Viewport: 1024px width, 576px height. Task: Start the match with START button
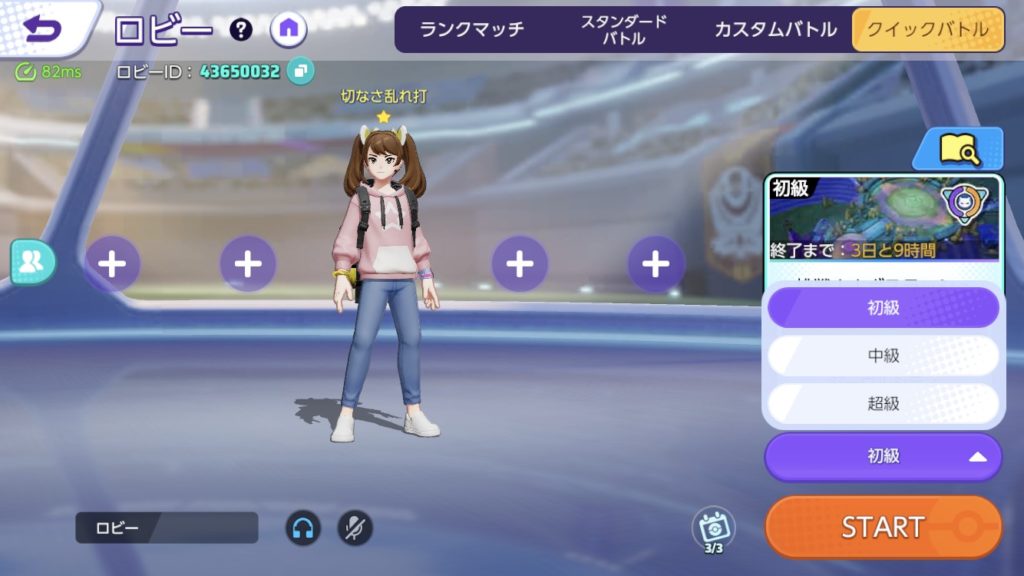click(x=883, y=527)
